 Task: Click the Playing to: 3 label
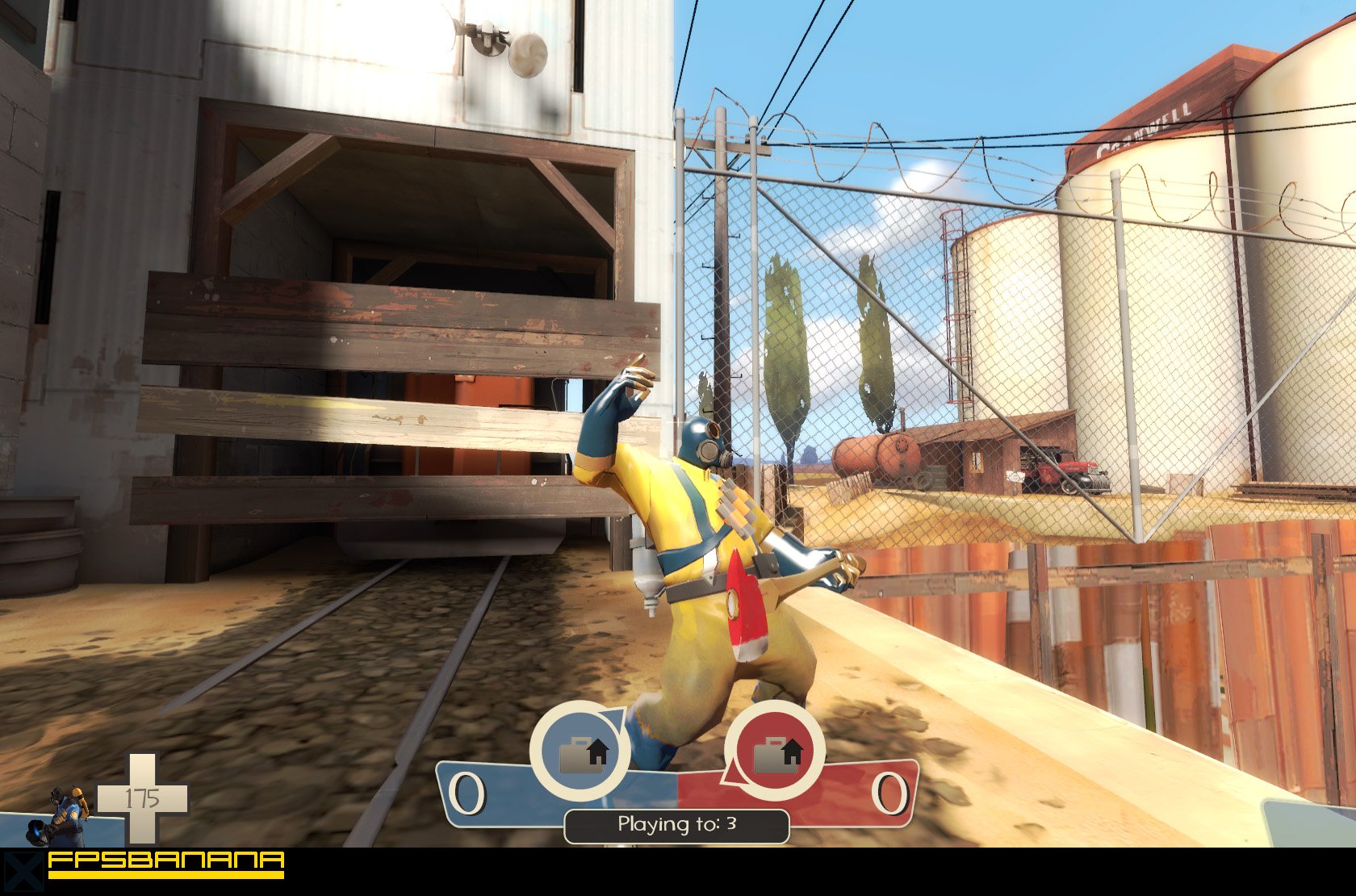tap(676, 825)
